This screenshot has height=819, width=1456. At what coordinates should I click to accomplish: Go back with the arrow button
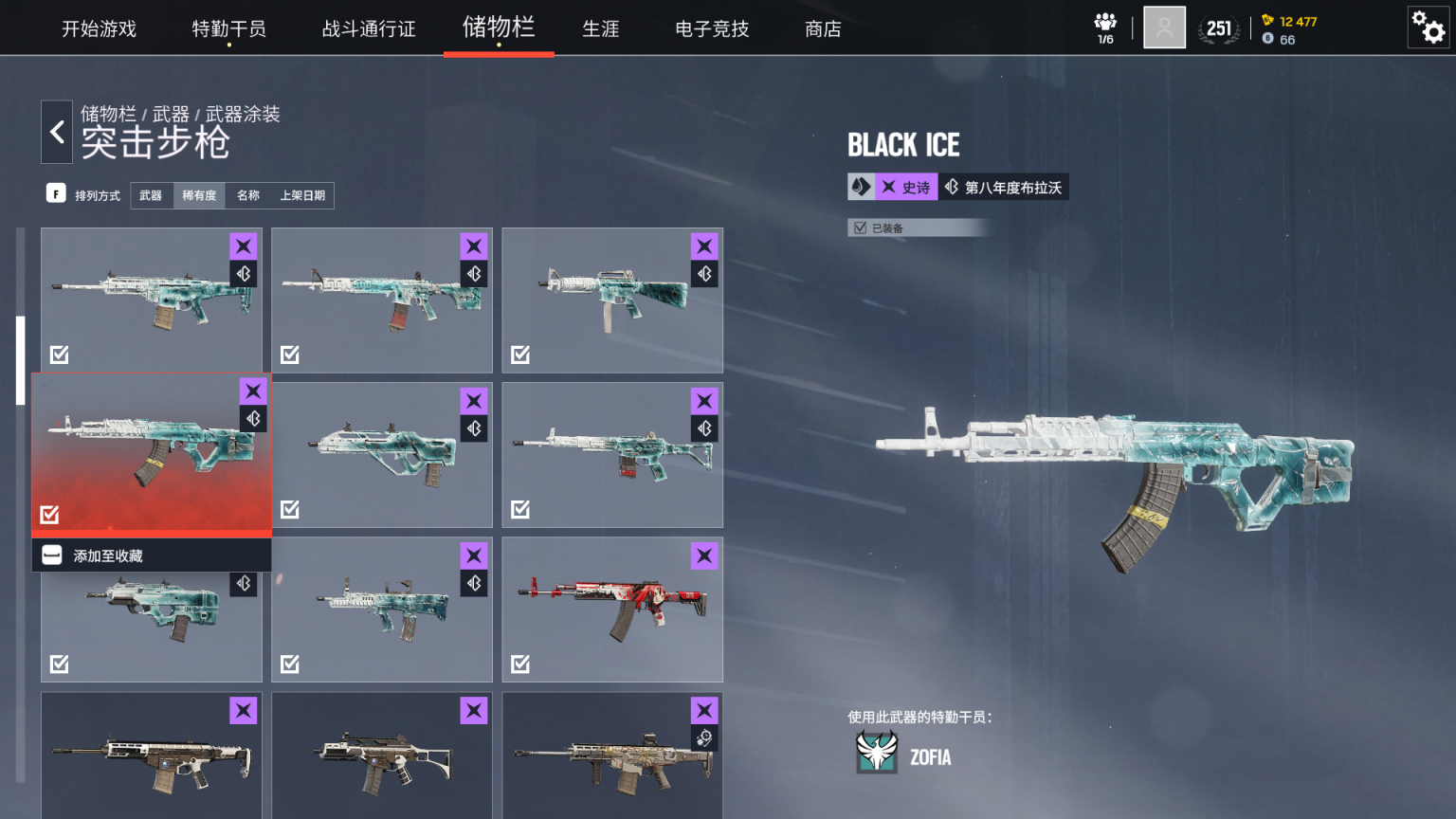pos(57,132)
